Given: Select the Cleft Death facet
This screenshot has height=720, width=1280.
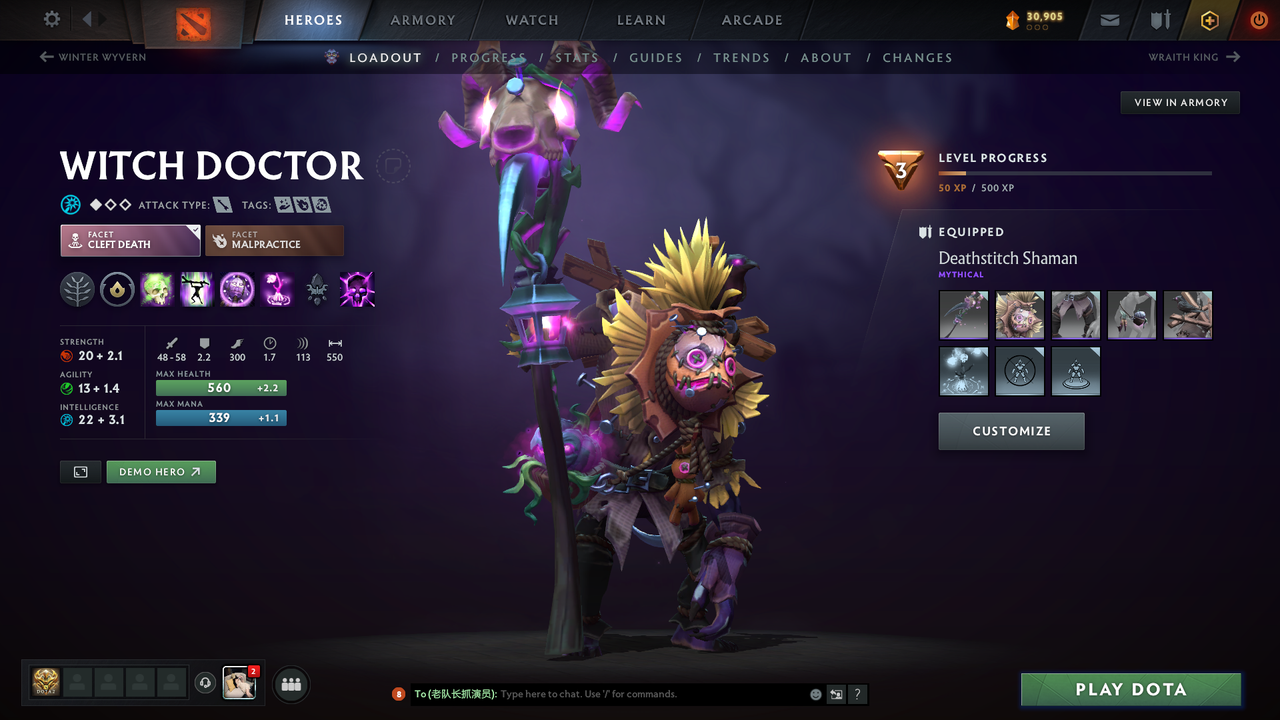Looking at the screenshot, I should [130, 240].
